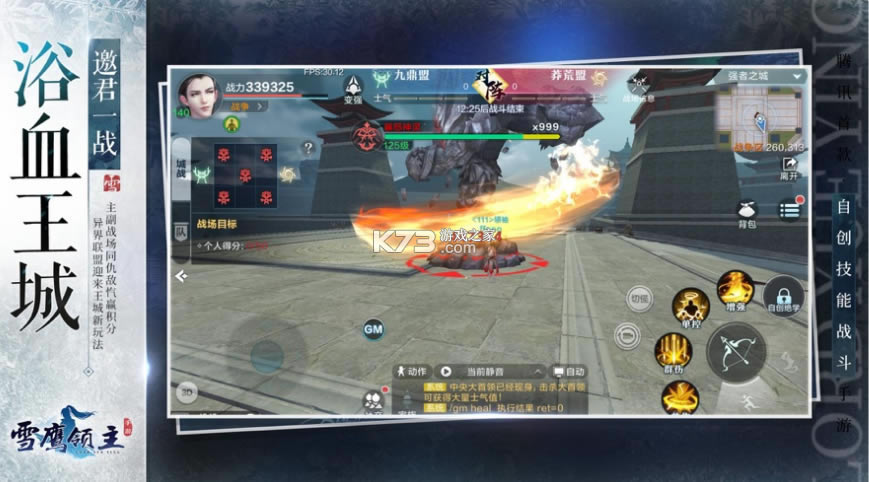Viewport: 869px width, 482px height.
Task: Open the 背包 bag
Action: (745, 212)
